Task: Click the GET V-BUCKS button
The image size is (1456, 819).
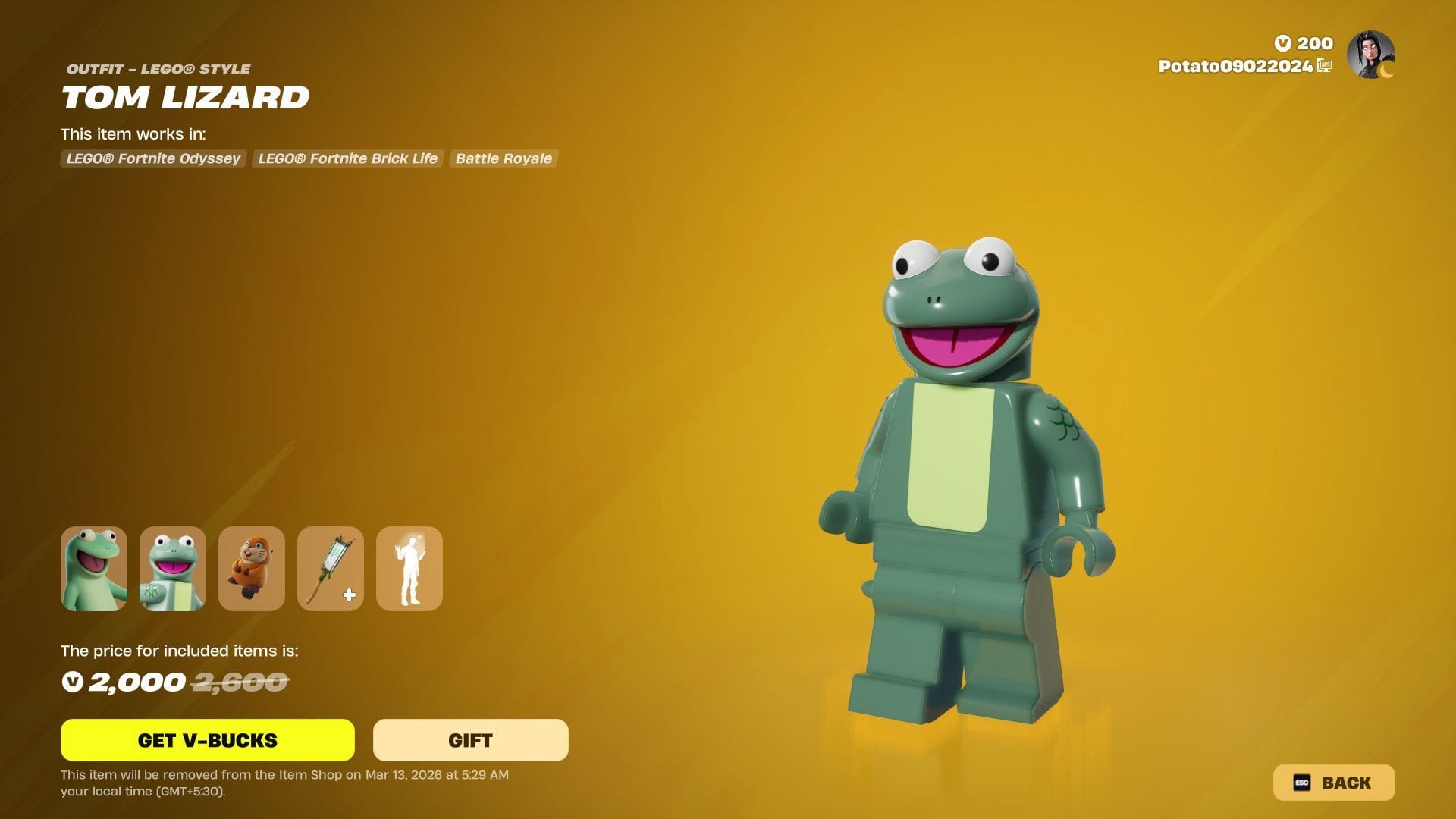Action: point(207,740)
